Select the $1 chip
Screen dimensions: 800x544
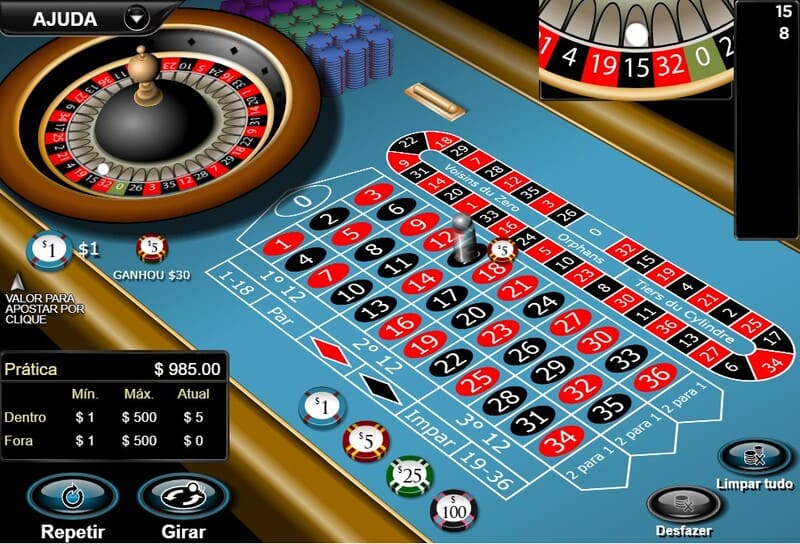[x=322, y=406]
